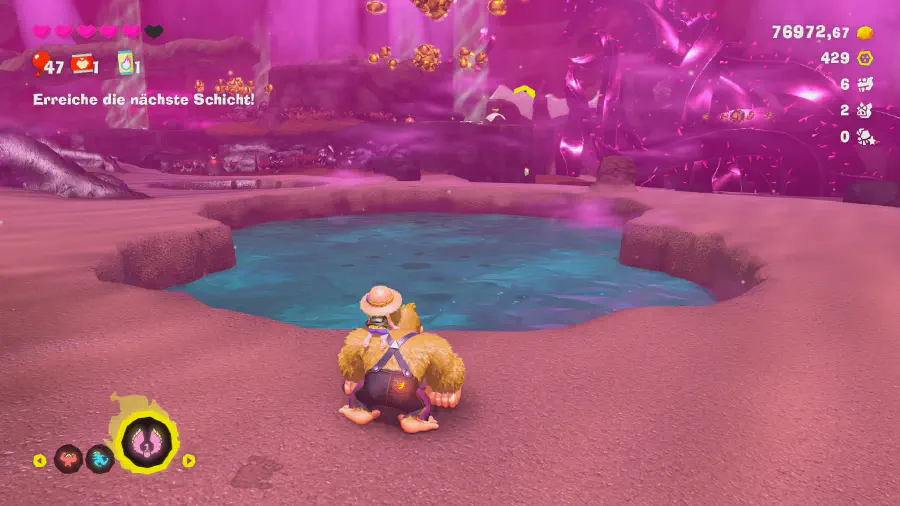Screen dimensions: 900x506
Task: Click the gold nugget currency icon
Action: [x=865, y=33]
